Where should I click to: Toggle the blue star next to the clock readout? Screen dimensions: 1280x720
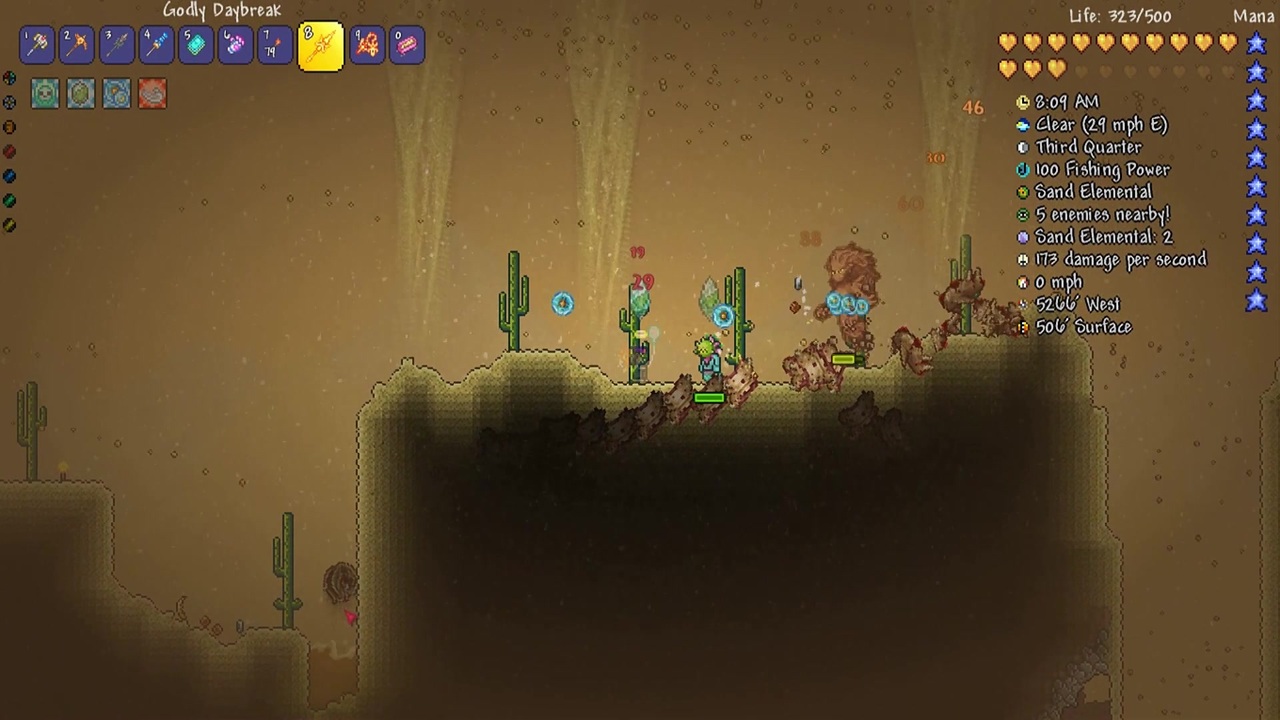[x=1256, y=101]
